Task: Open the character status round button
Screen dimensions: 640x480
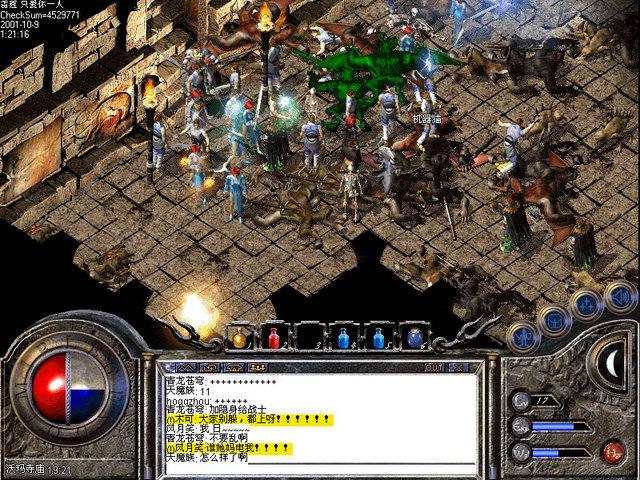Action: pyautogui.click(x=522, y=337)
